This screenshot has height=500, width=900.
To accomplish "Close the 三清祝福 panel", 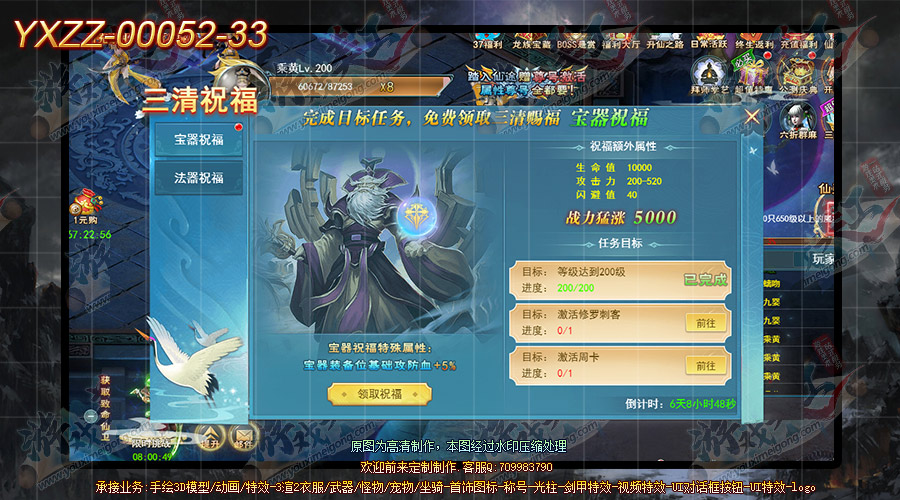I will (752, 117).
